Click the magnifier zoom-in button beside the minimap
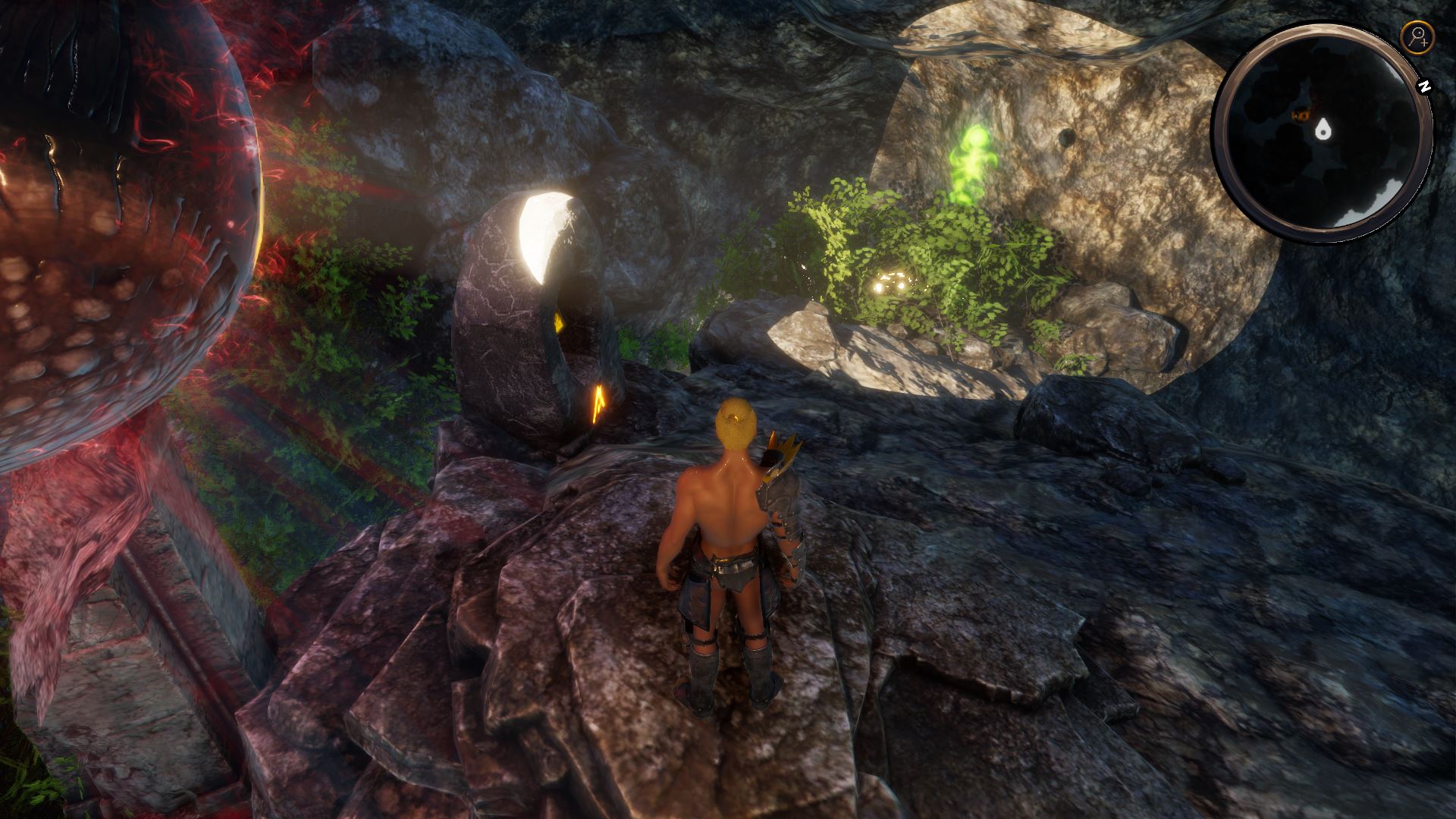 [1416, 36]
